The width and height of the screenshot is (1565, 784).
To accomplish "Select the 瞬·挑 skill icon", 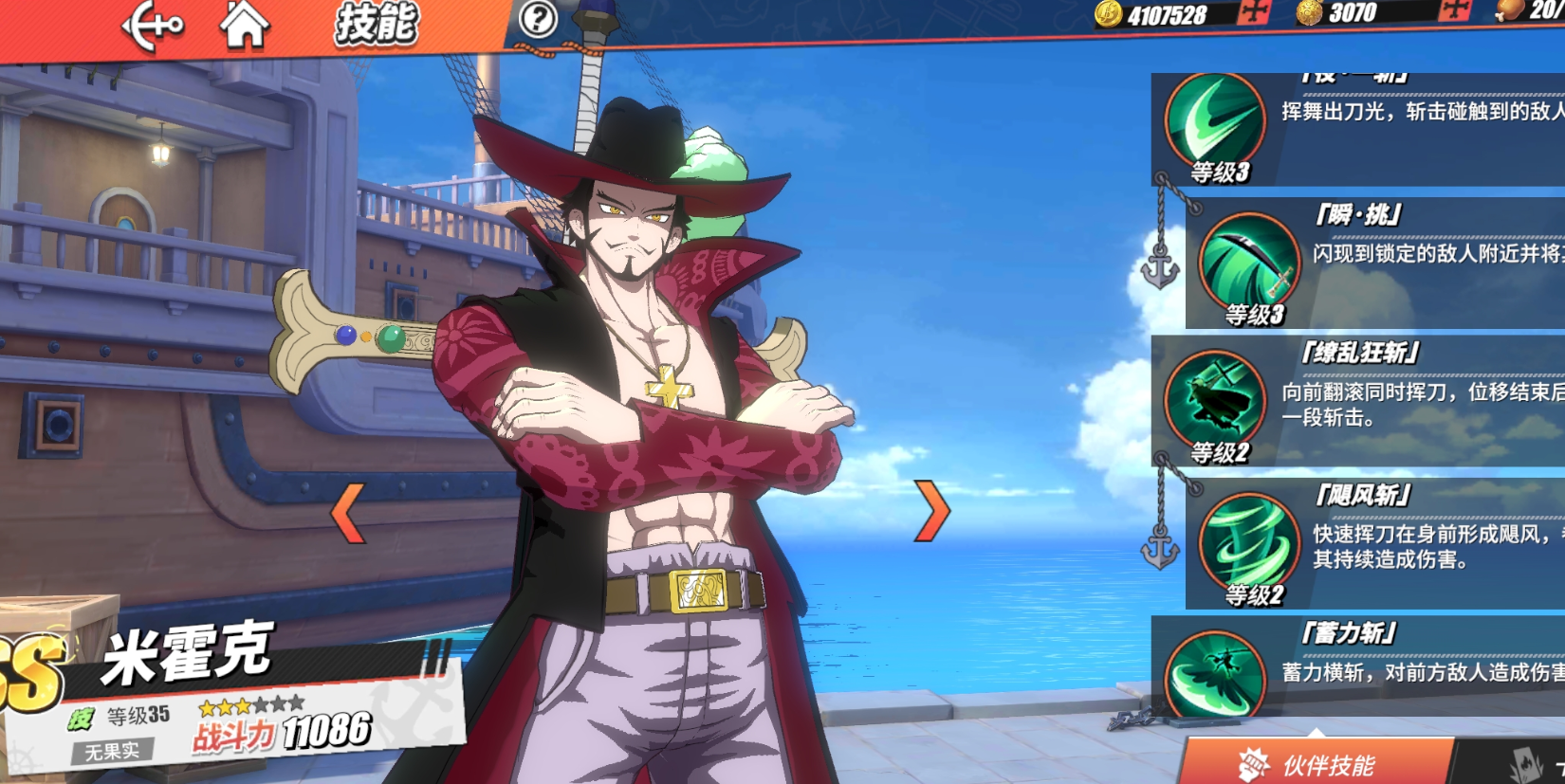I will (x=1249, y=263).
